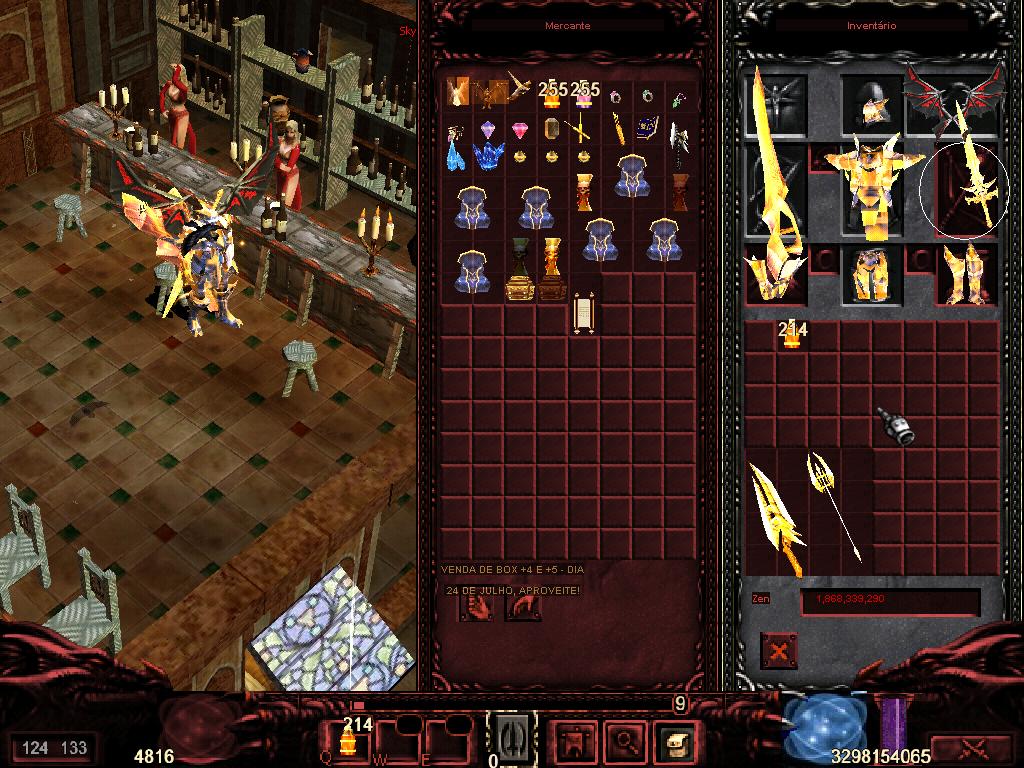Select the blue crystal cluster in shop
The image size is (1024, 768).
[x=489, y=156]
